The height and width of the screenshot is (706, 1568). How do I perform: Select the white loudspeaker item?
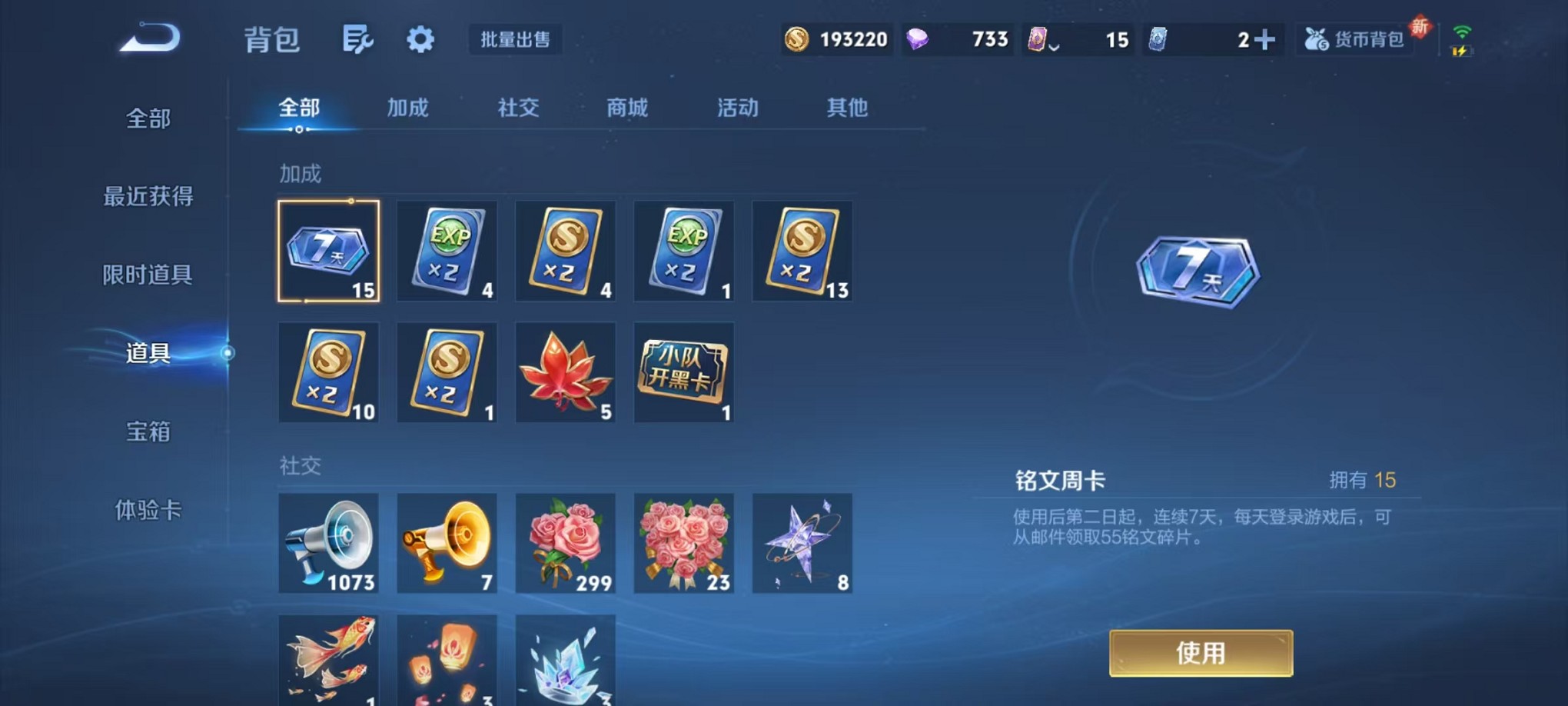click(329, 542)
